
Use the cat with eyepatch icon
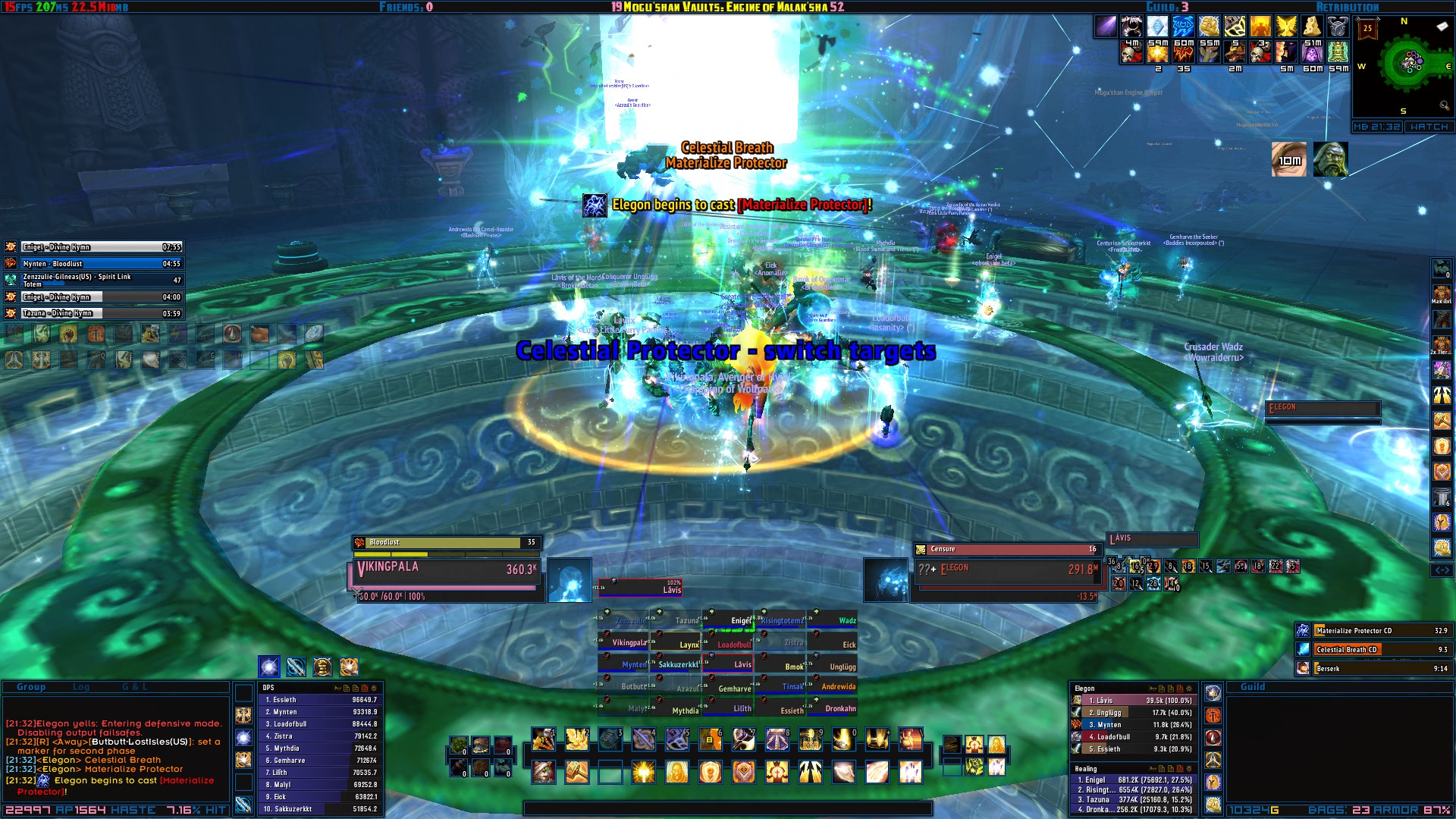click(544, 772)
